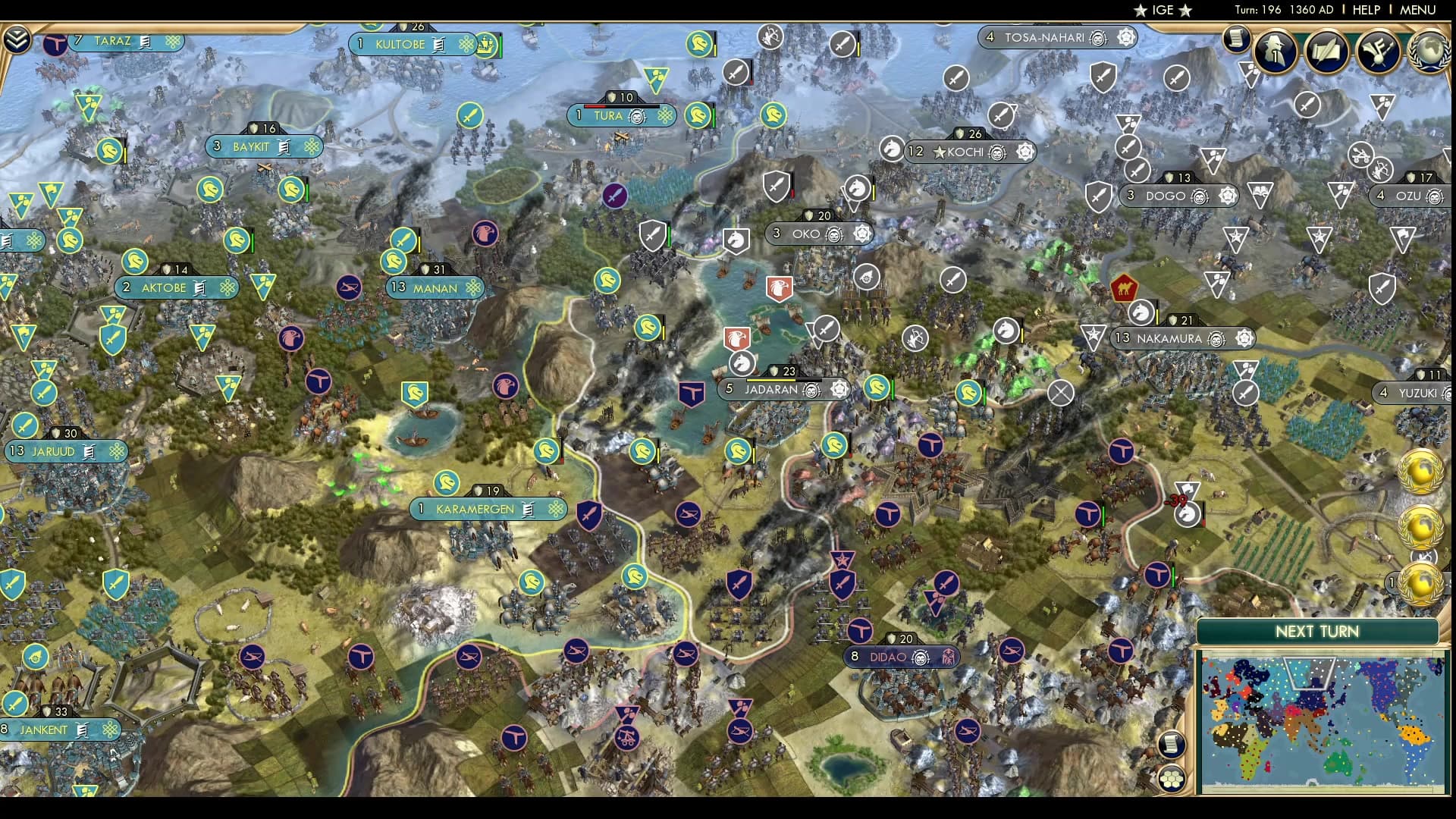
Task: Select the purple trebuchet unit flag near Jankent
Action: [x=626, y=739]
